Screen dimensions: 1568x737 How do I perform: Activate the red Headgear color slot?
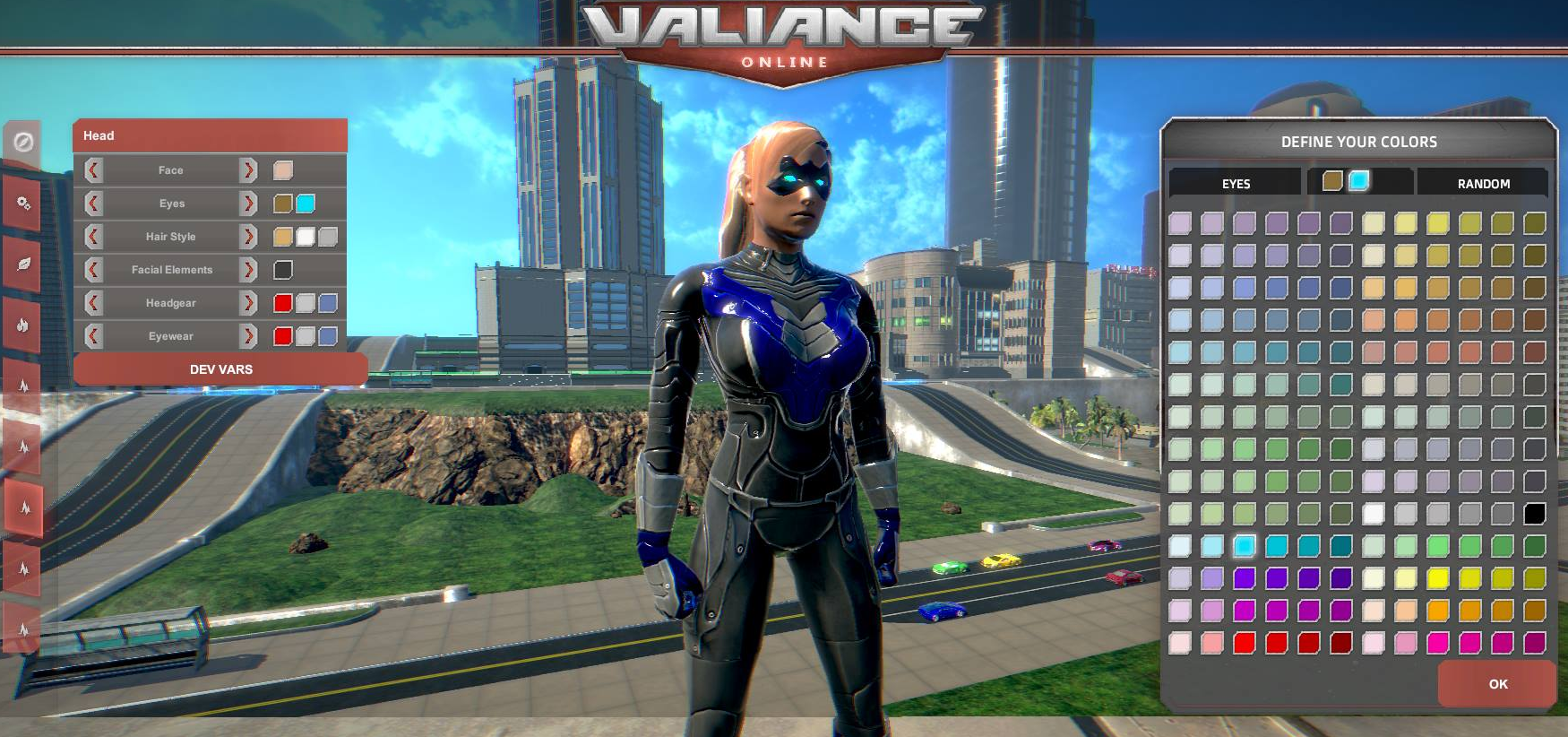tap(283, 303)
